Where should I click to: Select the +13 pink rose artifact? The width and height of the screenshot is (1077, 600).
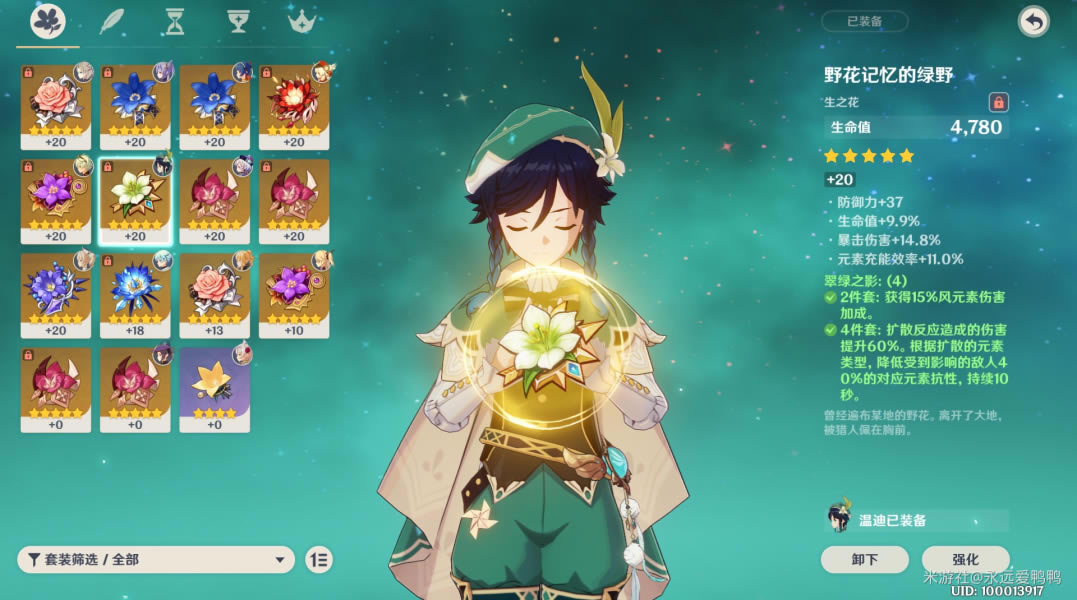(214, 294)
